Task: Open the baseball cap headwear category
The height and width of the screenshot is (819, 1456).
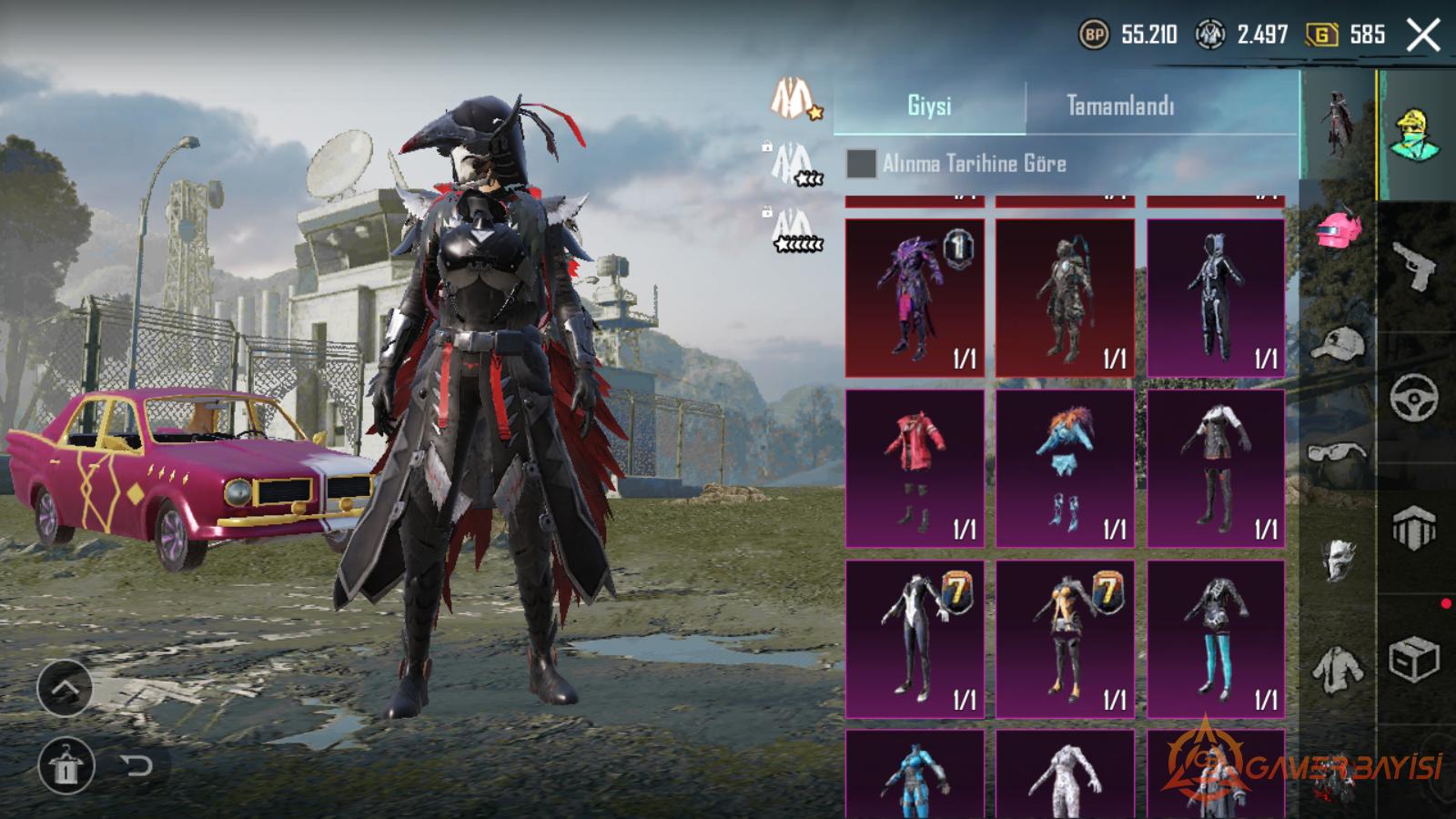Action: 1338,344
